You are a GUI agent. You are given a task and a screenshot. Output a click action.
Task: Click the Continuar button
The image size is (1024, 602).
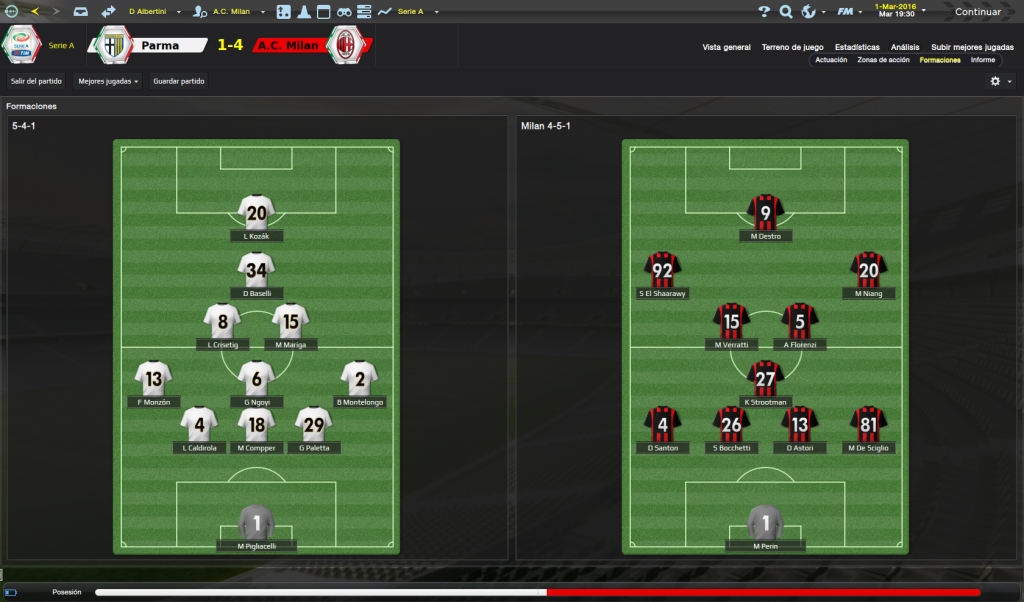pyautogui.click(x=977, y=12)
